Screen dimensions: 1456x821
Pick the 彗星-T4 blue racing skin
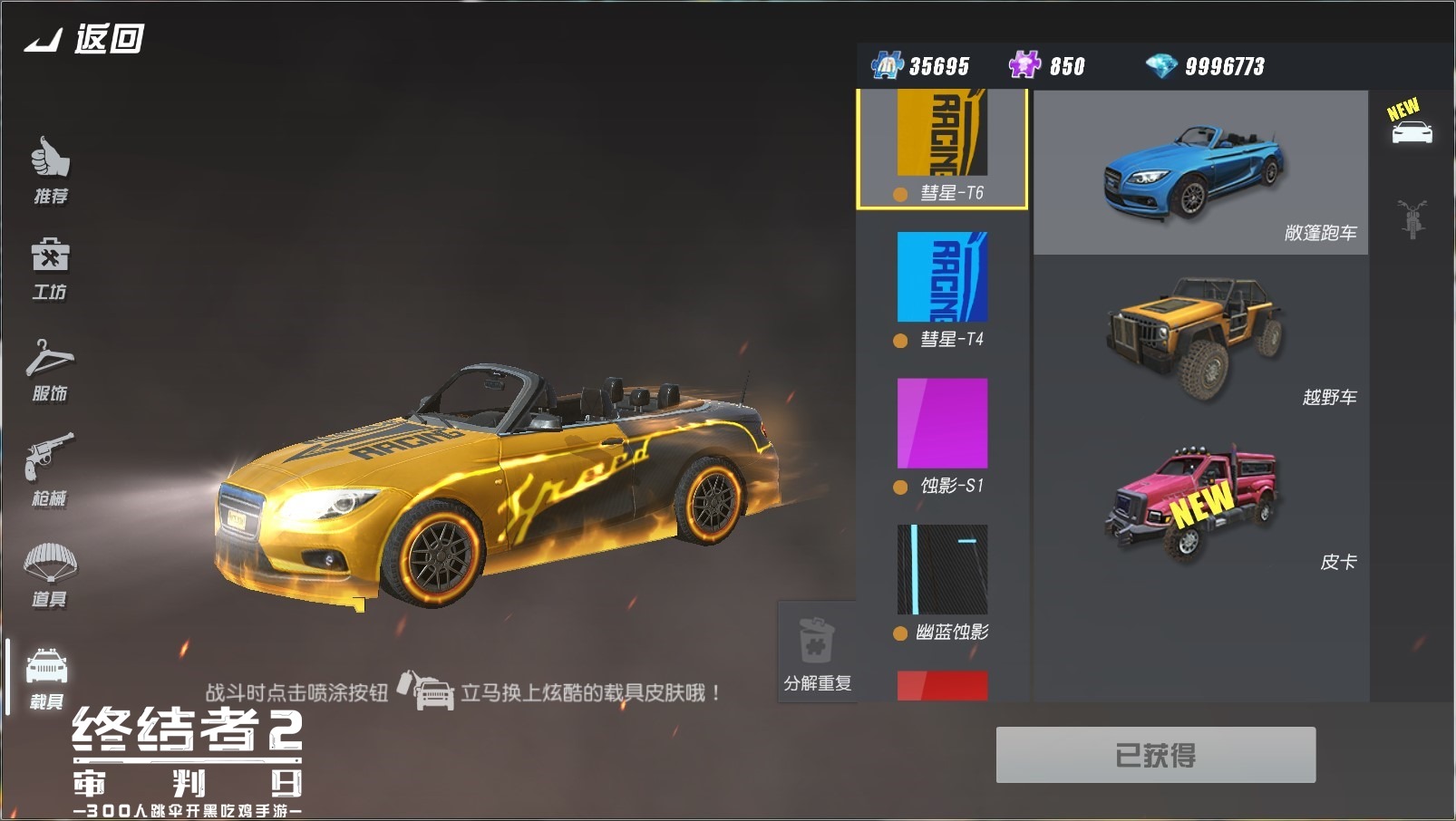[942, 287]
